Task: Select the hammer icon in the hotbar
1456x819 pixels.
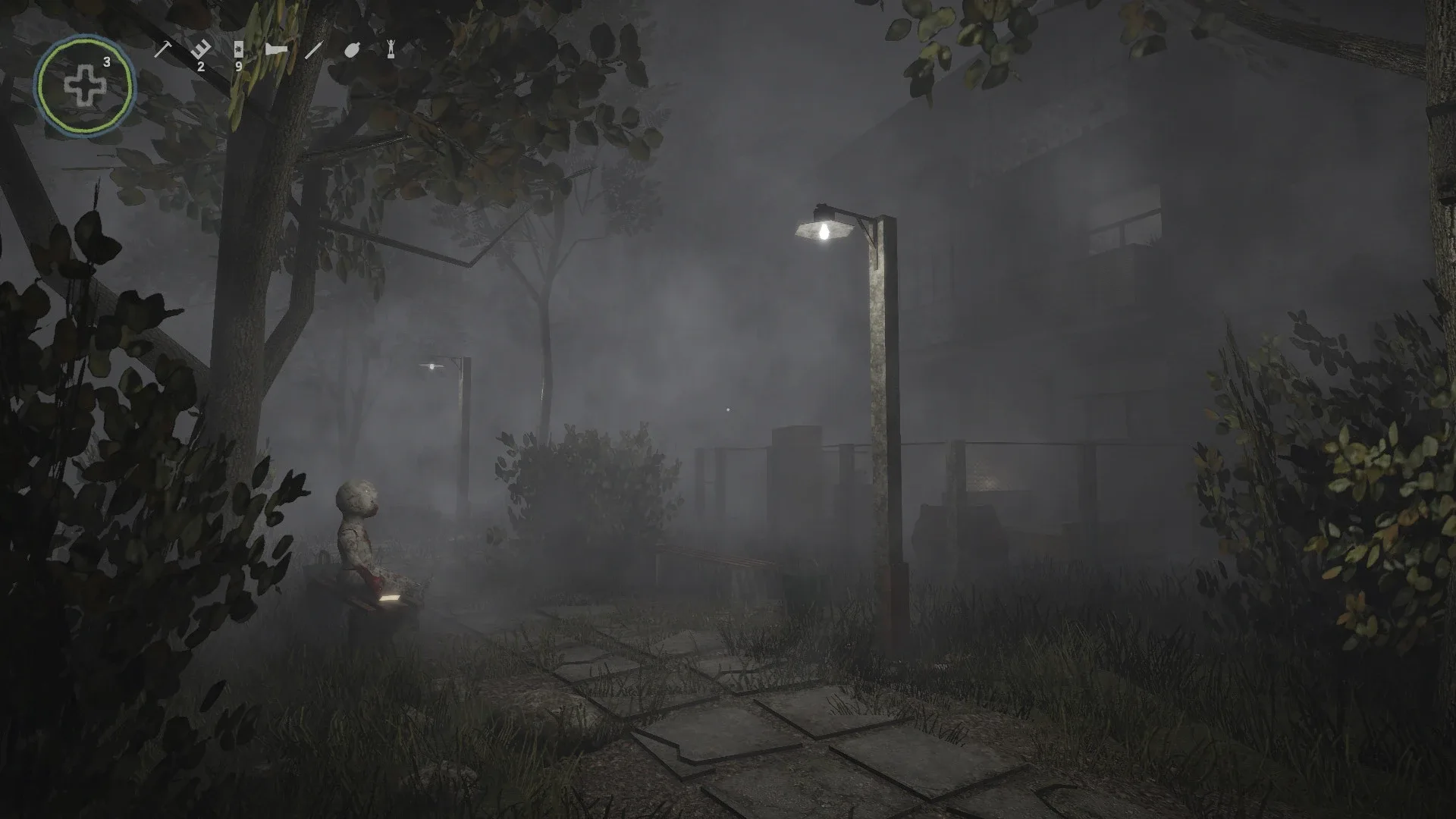Action: [163, 49]
